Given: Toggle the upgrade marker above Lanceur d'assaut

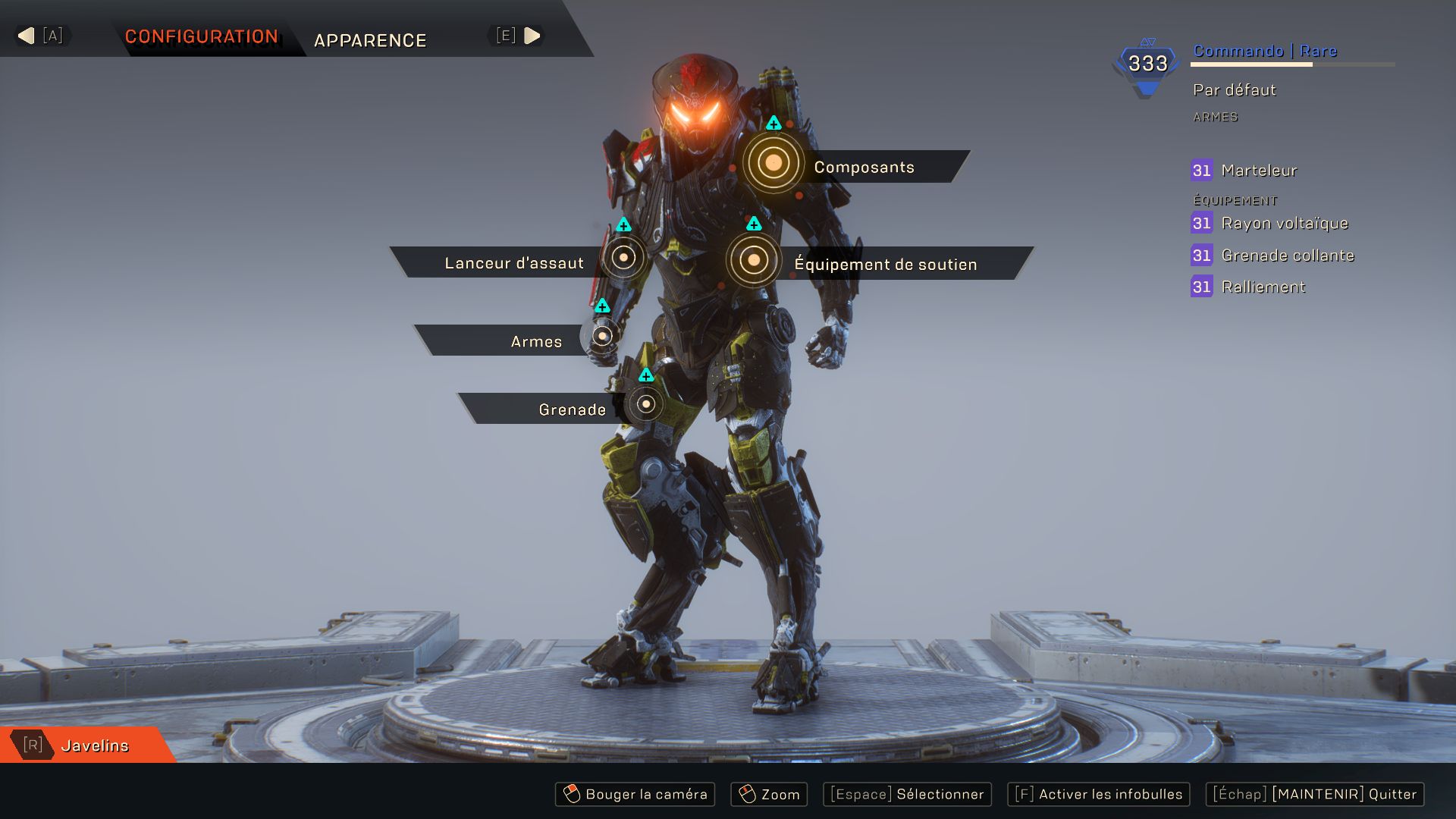Looking at the screenshot, I should (x=623, y=224).
